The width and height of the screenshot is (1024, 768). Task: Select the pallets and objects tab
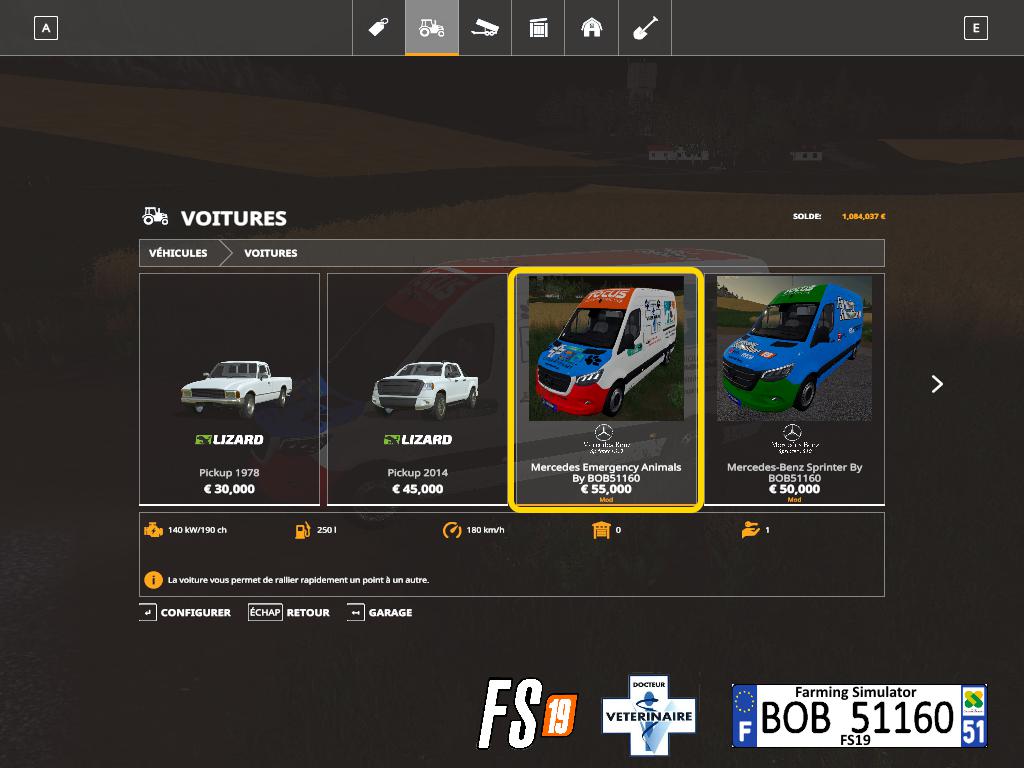coord(538,28)
